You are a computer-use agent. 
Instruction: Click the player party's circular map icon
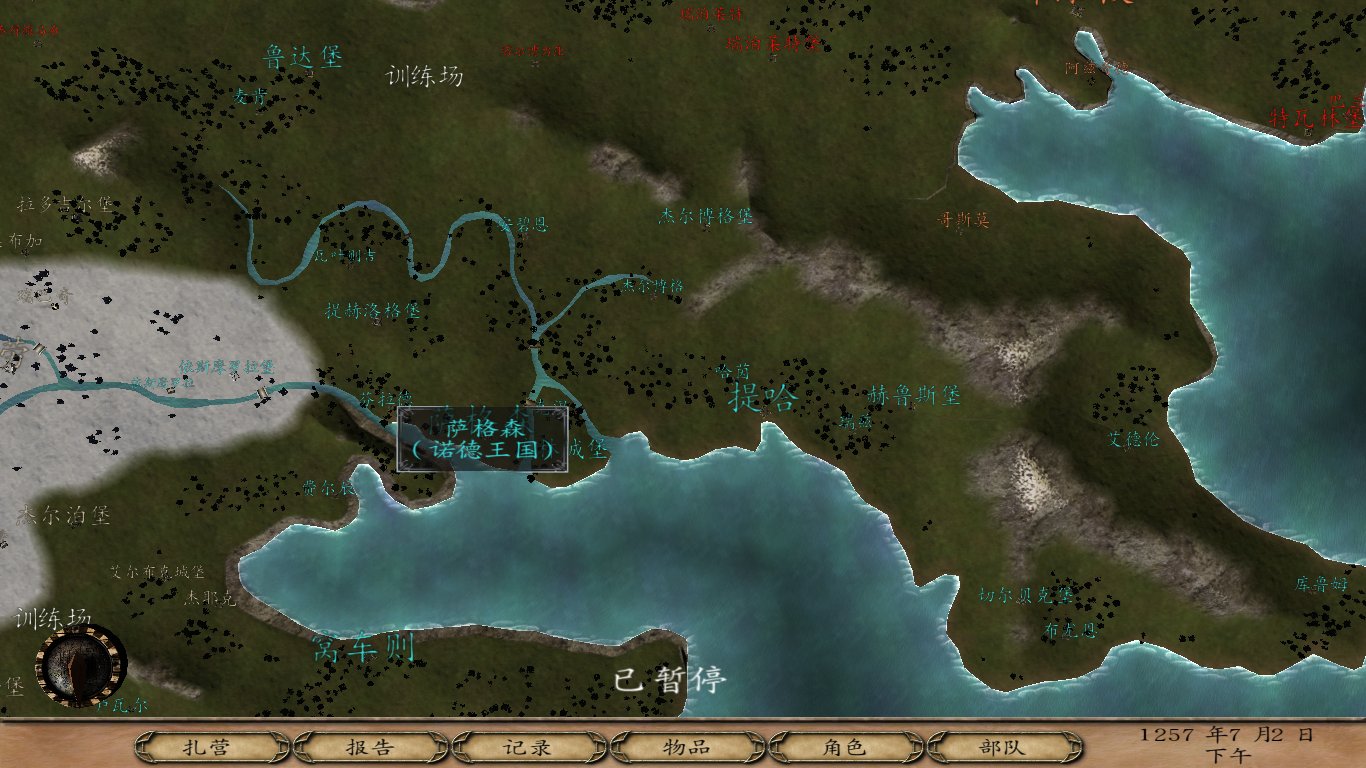[80, 665]
